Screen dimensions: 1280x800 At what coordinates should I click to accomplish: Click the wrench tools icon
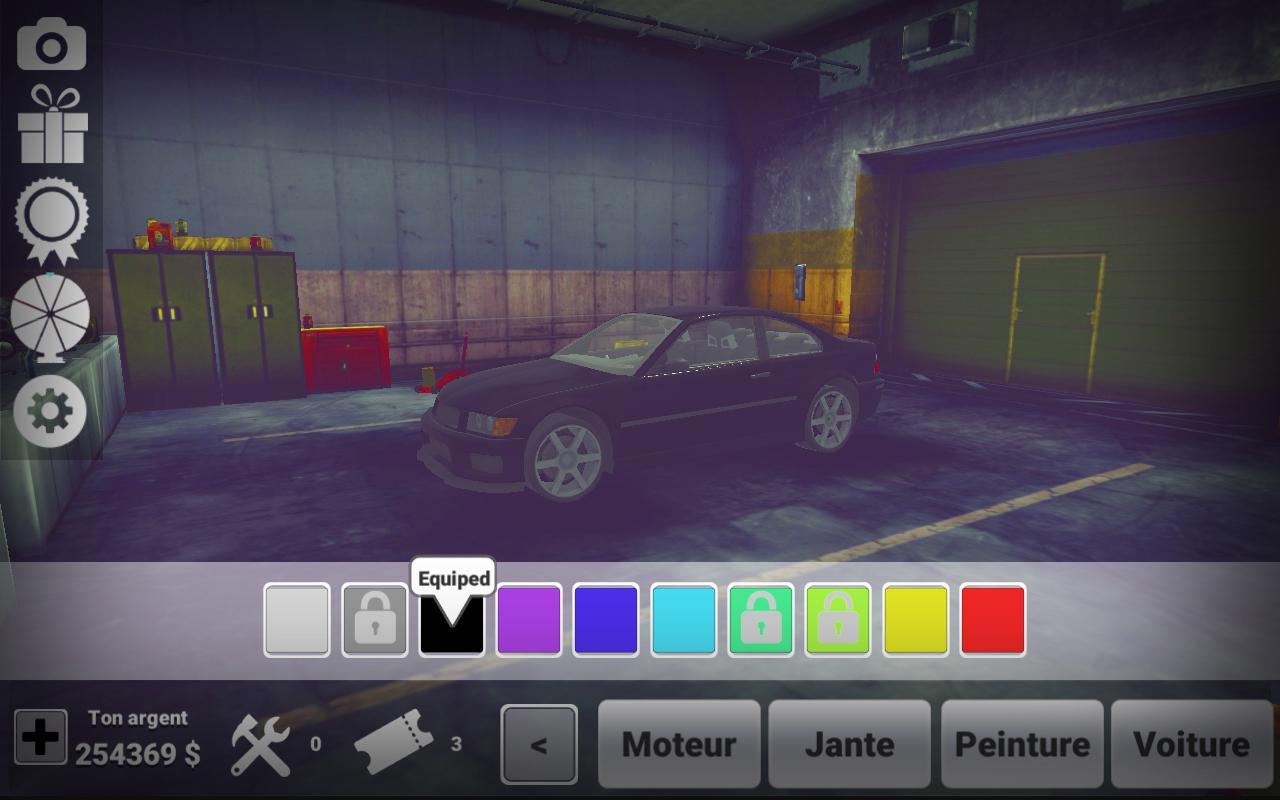[258, 742]
